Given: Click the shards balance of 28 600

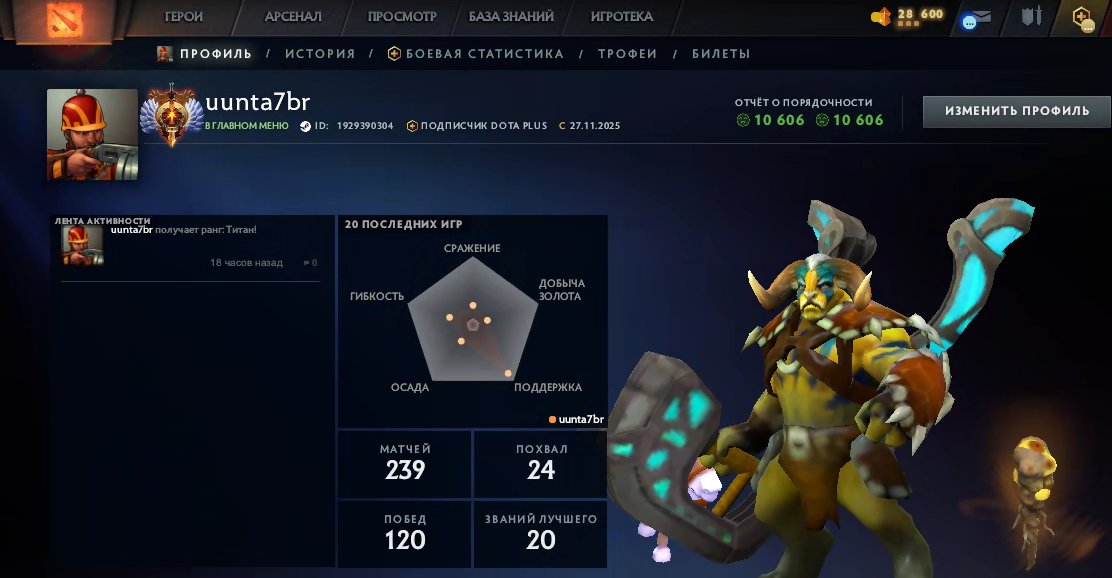Looking at the screenshot, I should (908, 15).
